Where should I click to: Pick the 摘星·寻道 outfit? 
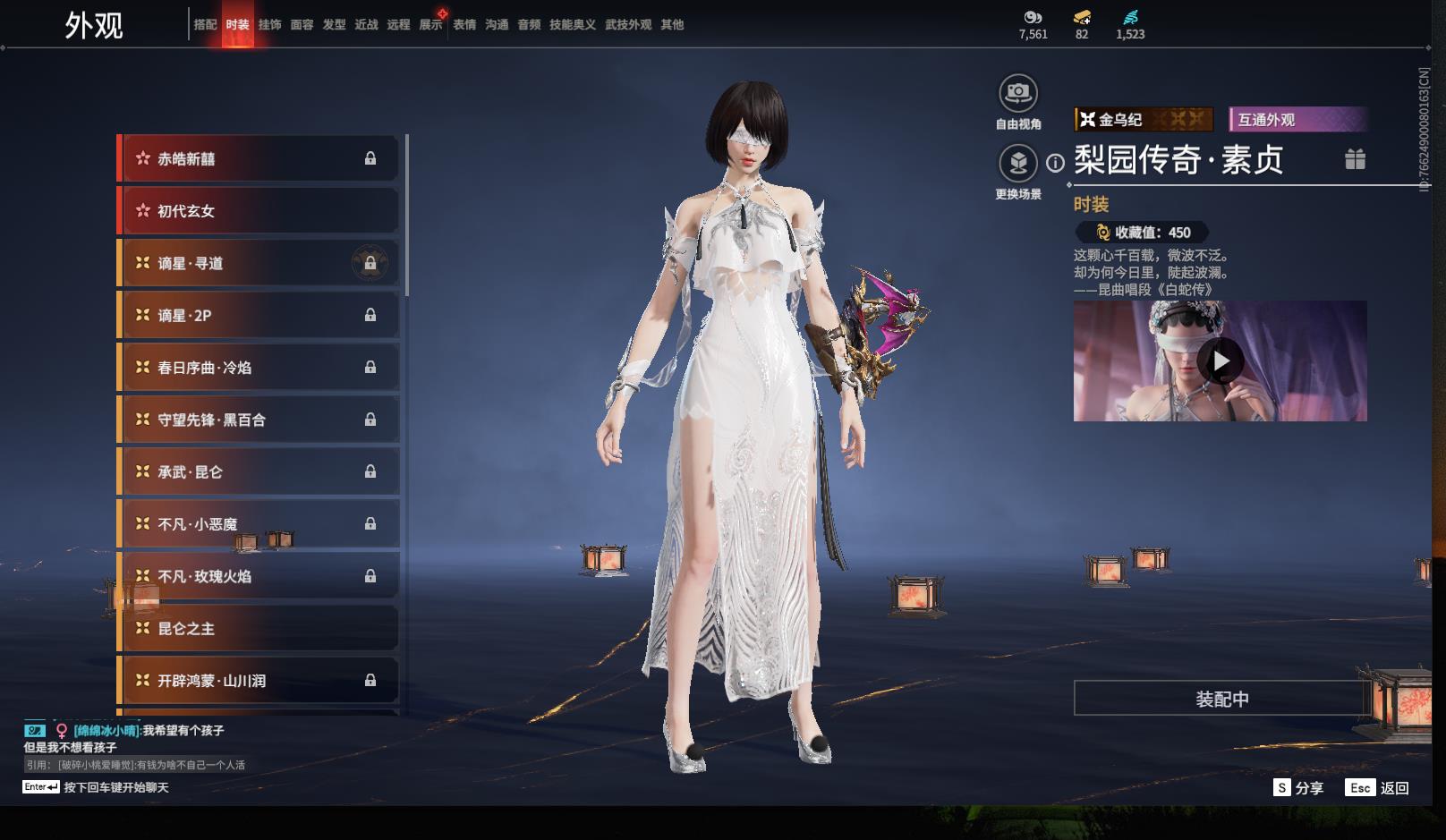coord(258,263)
